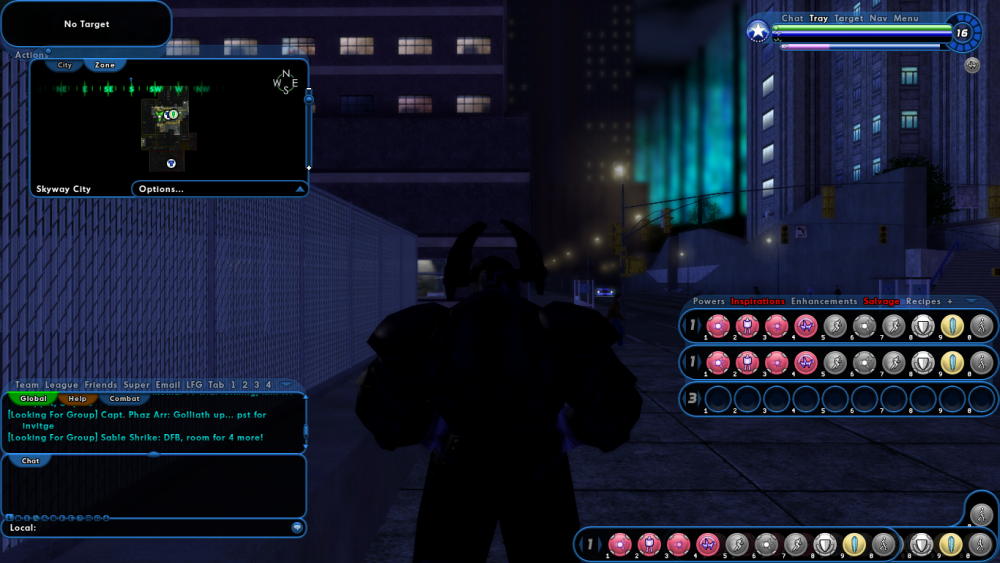
Task: Select the Help chat tab
Action: click(x=77, y=398)
